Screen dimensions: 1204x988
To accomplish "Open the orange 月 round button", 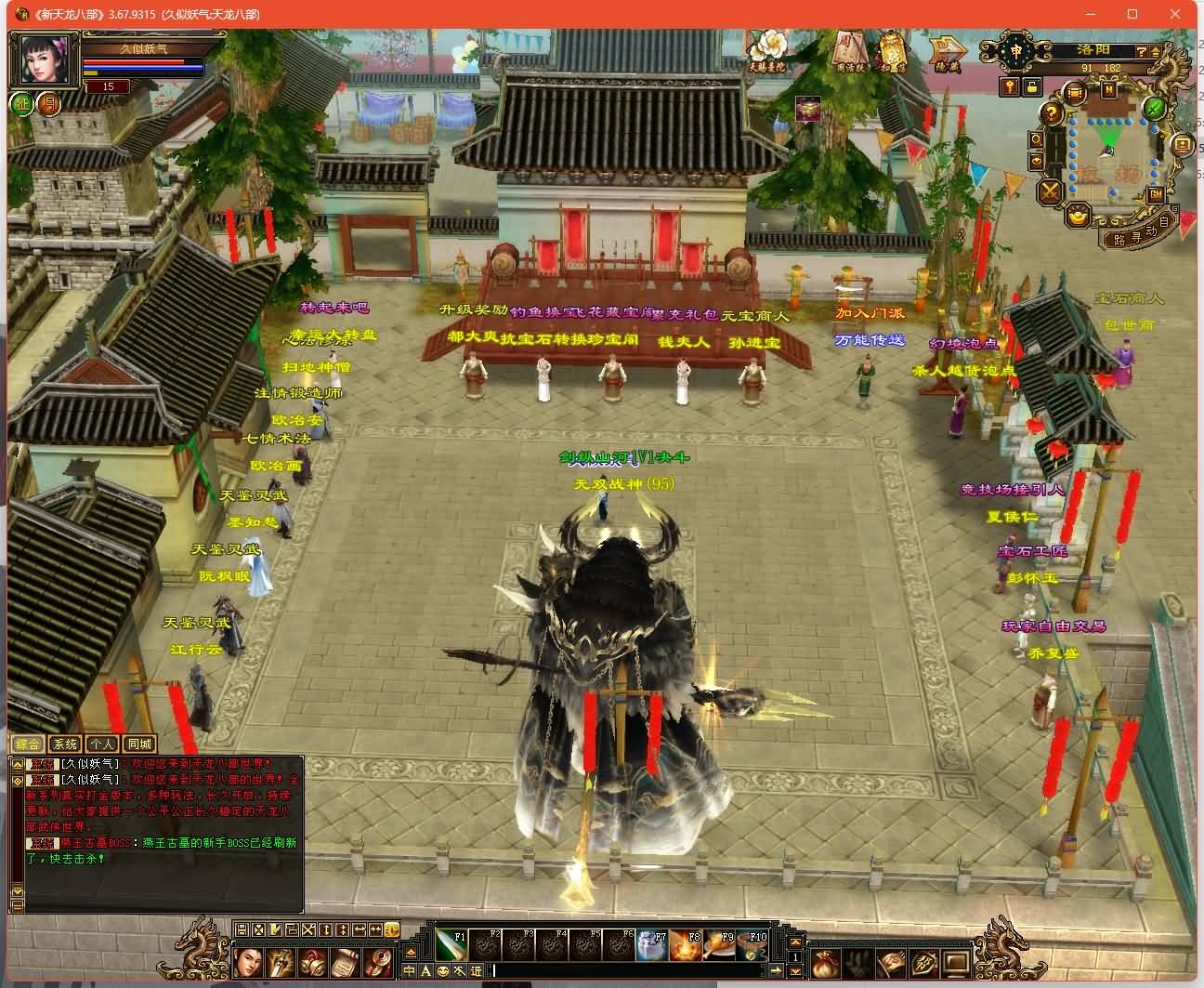I will [47, 104].
